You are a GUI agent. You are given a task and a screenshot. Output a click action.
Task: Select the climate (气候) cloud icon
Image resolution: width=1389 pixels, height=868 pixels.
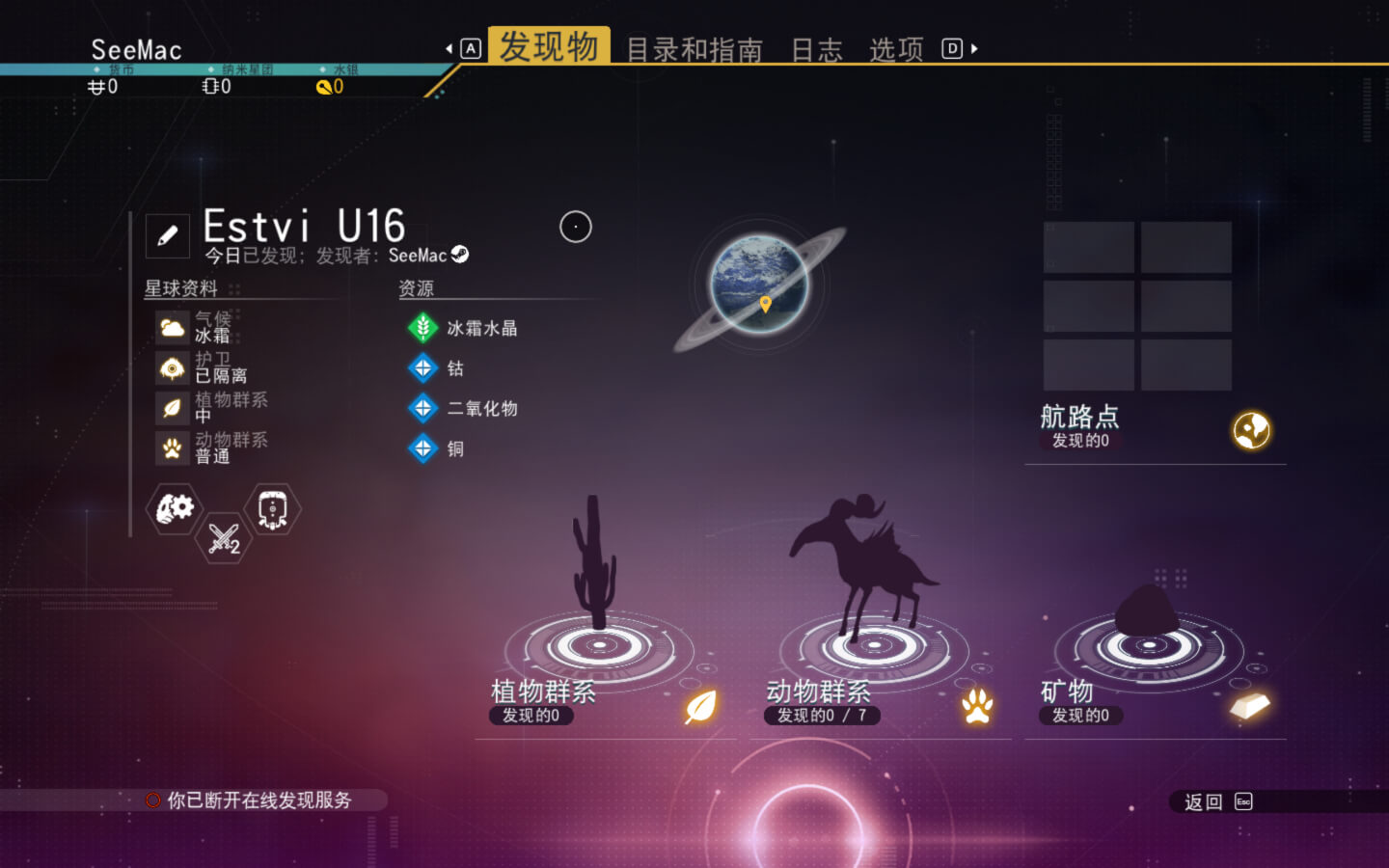(173, 327)
